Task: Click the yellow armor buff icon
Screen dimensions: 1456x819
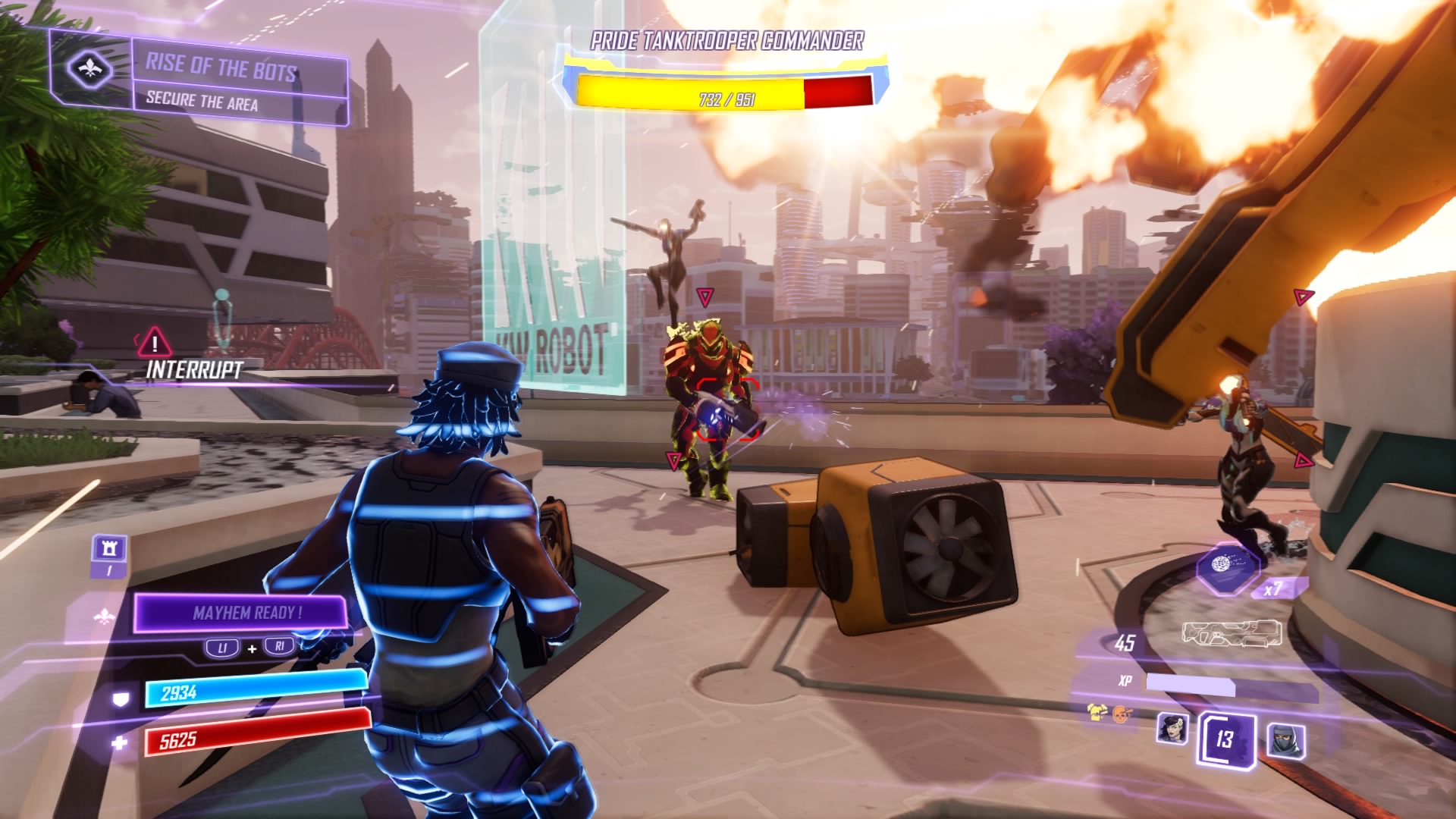Action: coord(1097,712)
